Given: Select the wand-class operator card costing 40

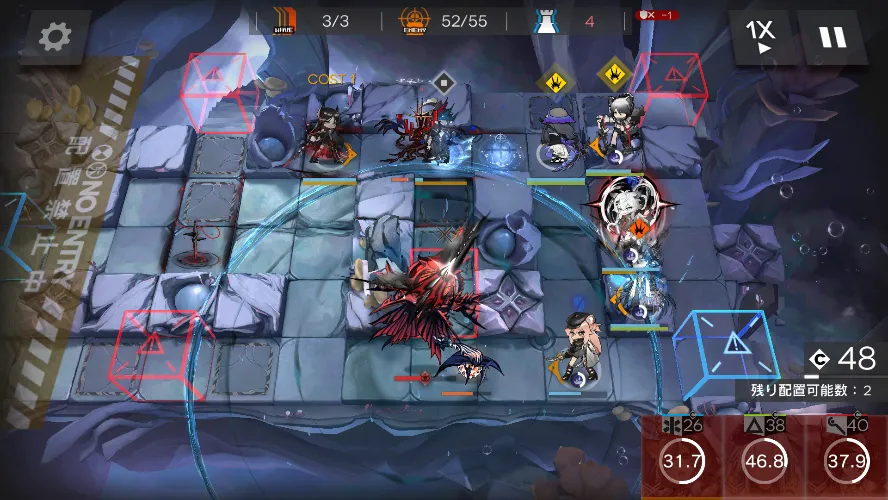Looking at the screenshot, I should pos(846,458).
